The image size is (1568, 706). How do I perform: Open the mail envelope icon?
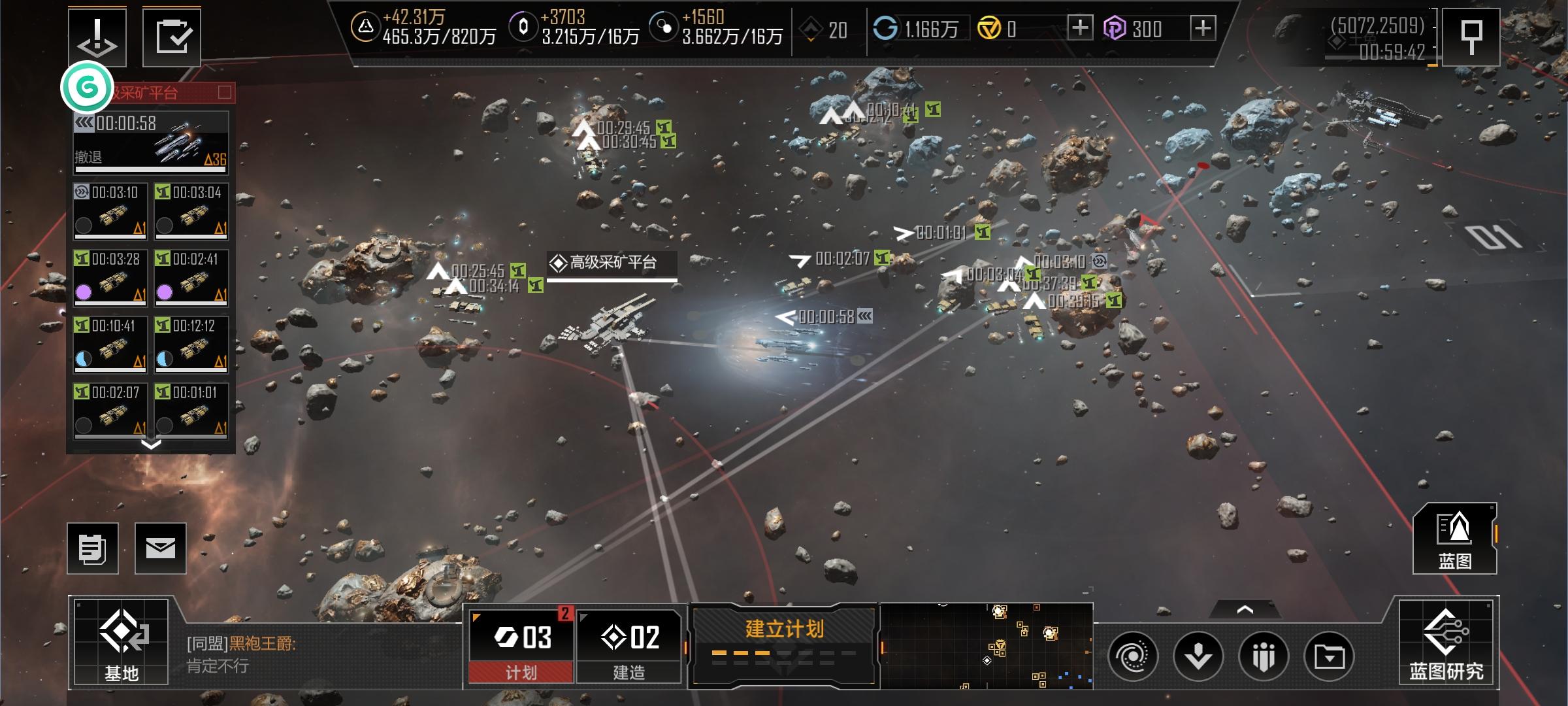(x=161, y=548)
